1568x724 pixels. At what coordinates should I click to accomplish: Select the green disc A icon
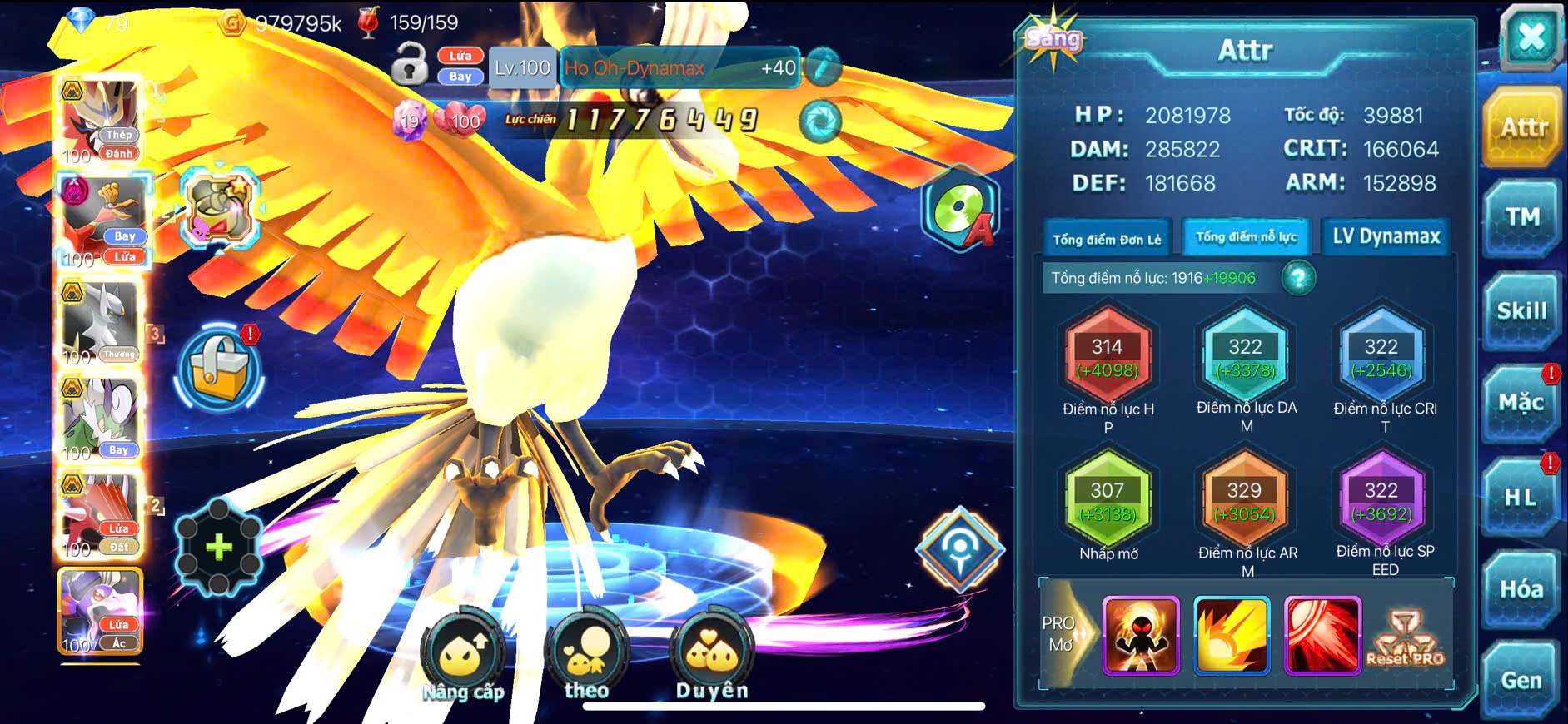[x=962, y=208]
